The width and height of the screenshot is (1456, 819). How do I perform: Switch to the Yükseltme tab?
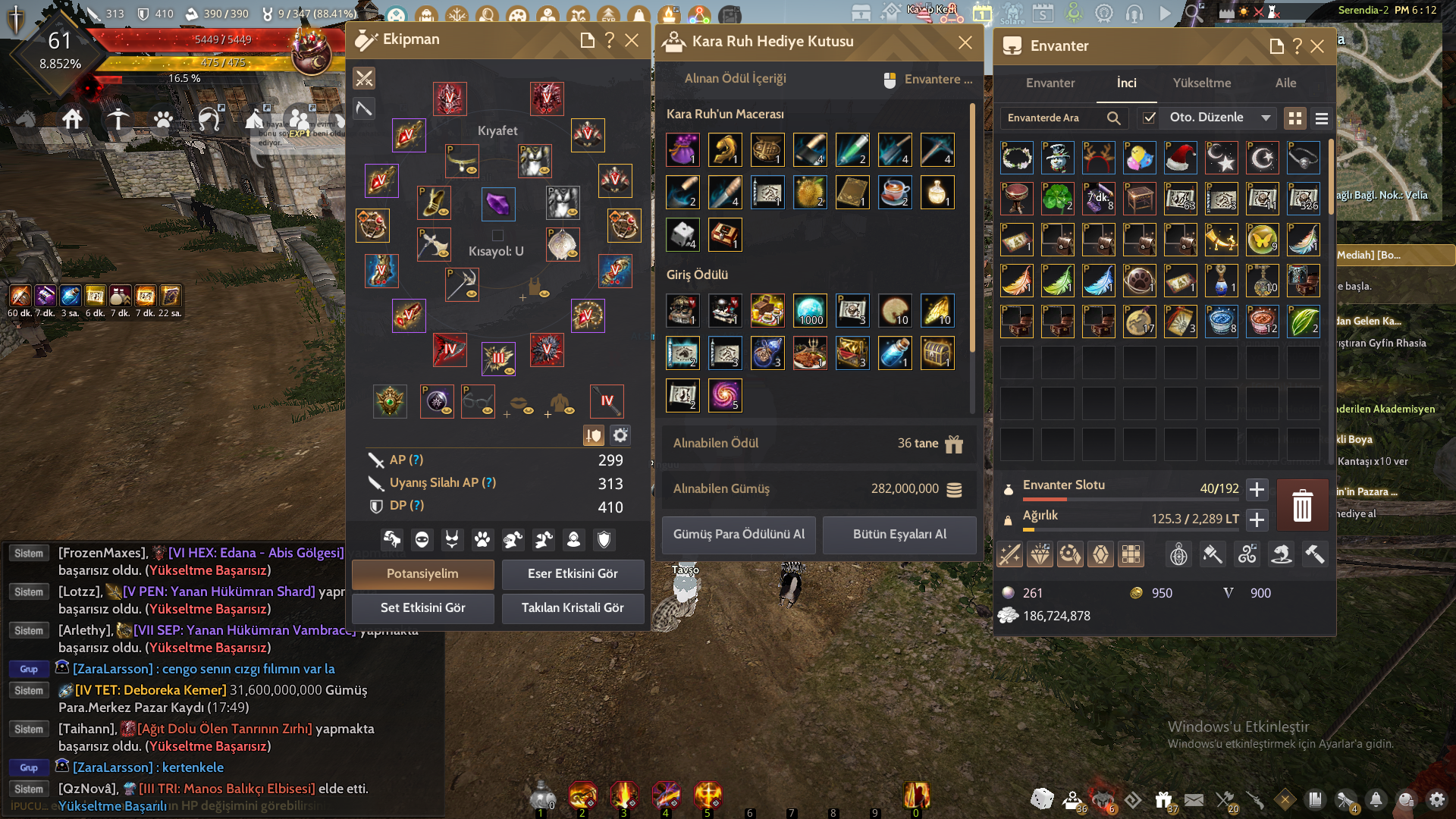pos(1202,83)
